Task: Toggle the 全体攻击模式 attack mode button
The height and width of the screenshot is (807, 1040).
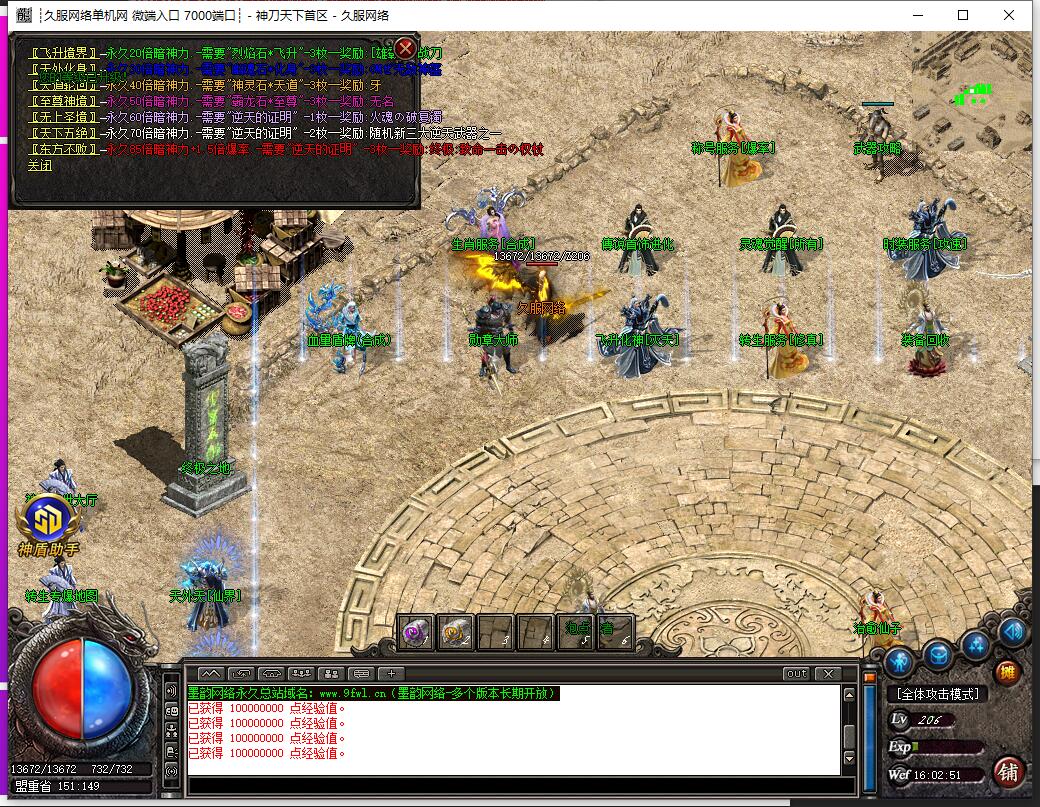Action: pyautogui.click(x=937, y=693)
